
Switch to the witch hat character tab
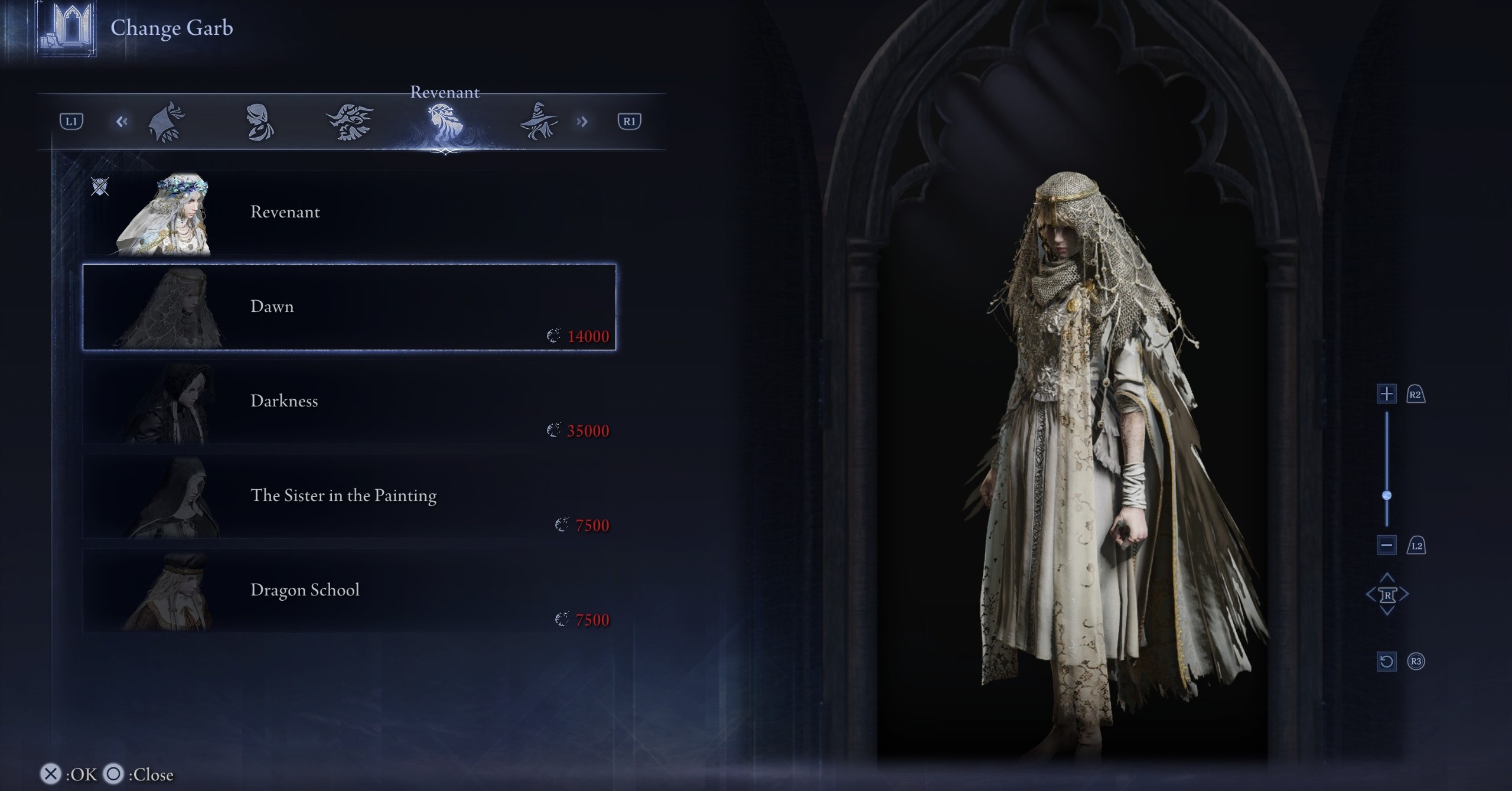click(538, 122)
